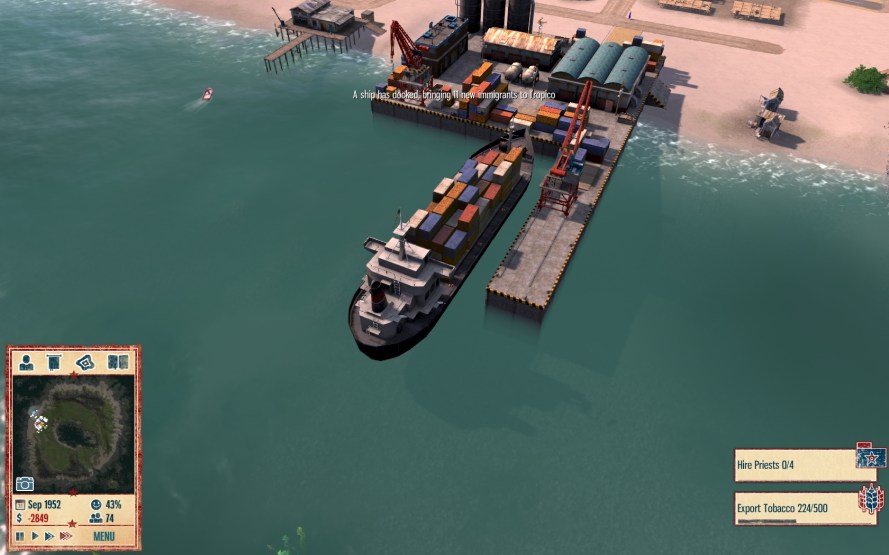
Task: Open the person silhouette panel icon
Action: (27, 362)
